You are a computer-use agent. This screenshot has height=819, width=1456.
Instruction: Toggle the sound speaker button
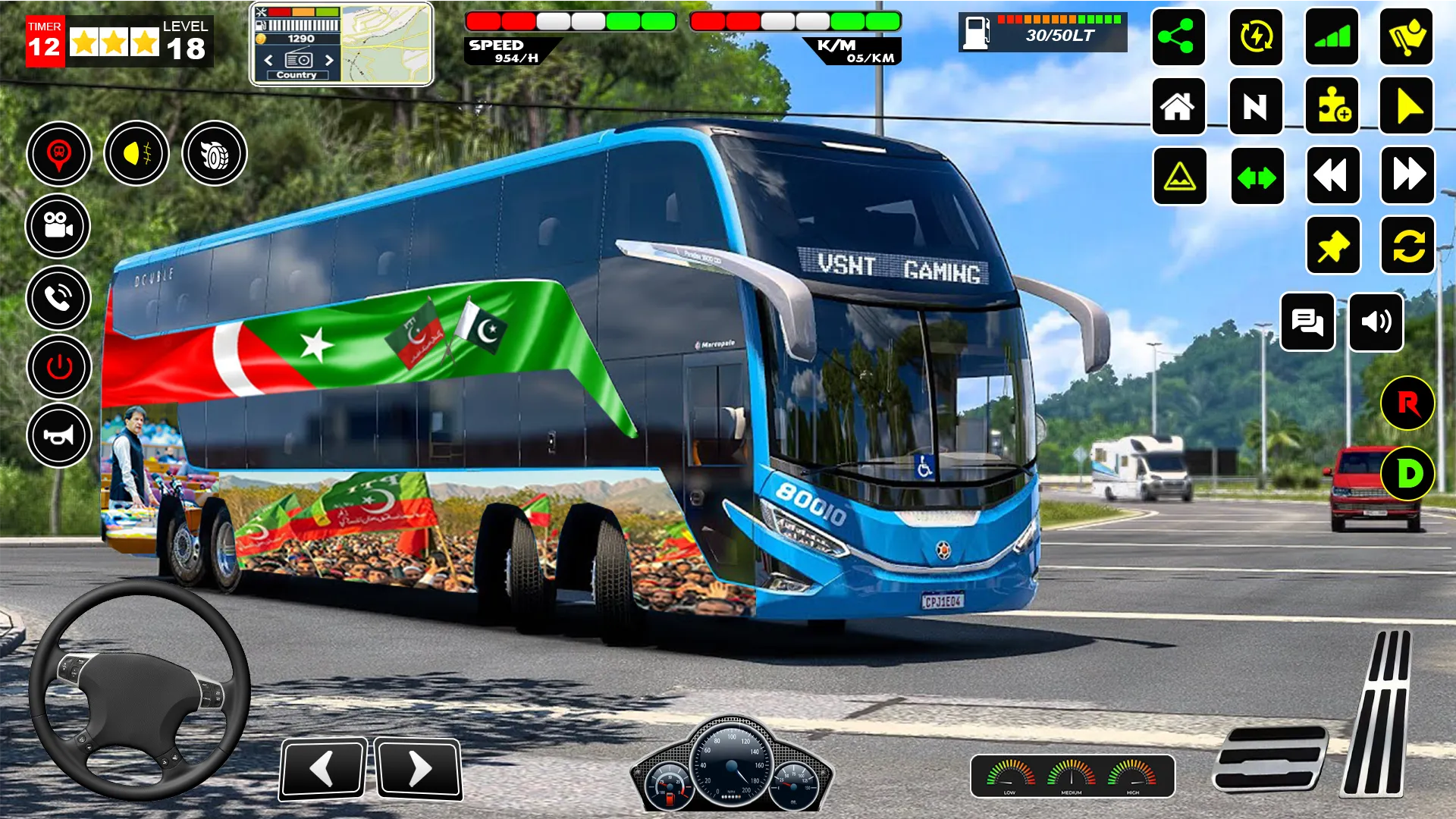point(1376,322)
